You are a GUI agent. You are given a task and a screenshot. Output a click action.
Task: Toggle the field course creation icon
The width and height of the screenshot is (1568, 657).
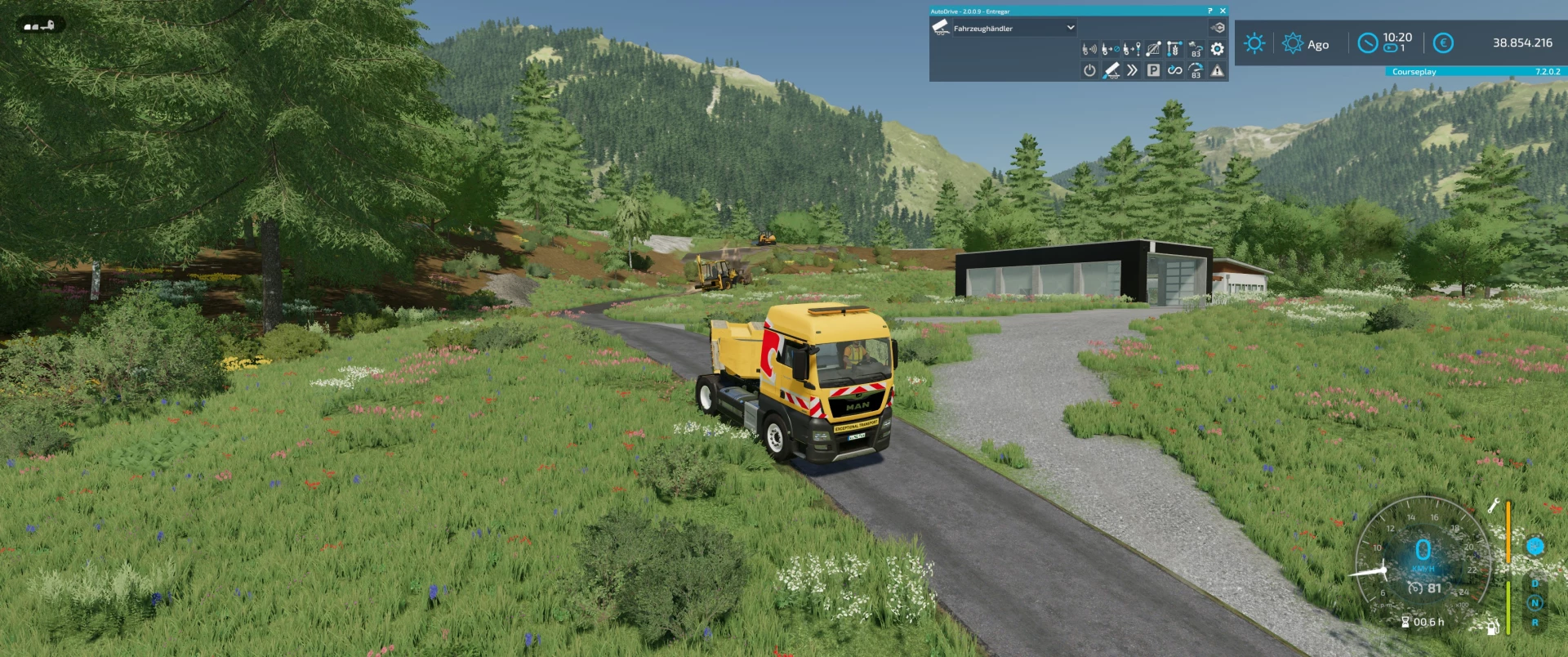tap(1152, 49)
